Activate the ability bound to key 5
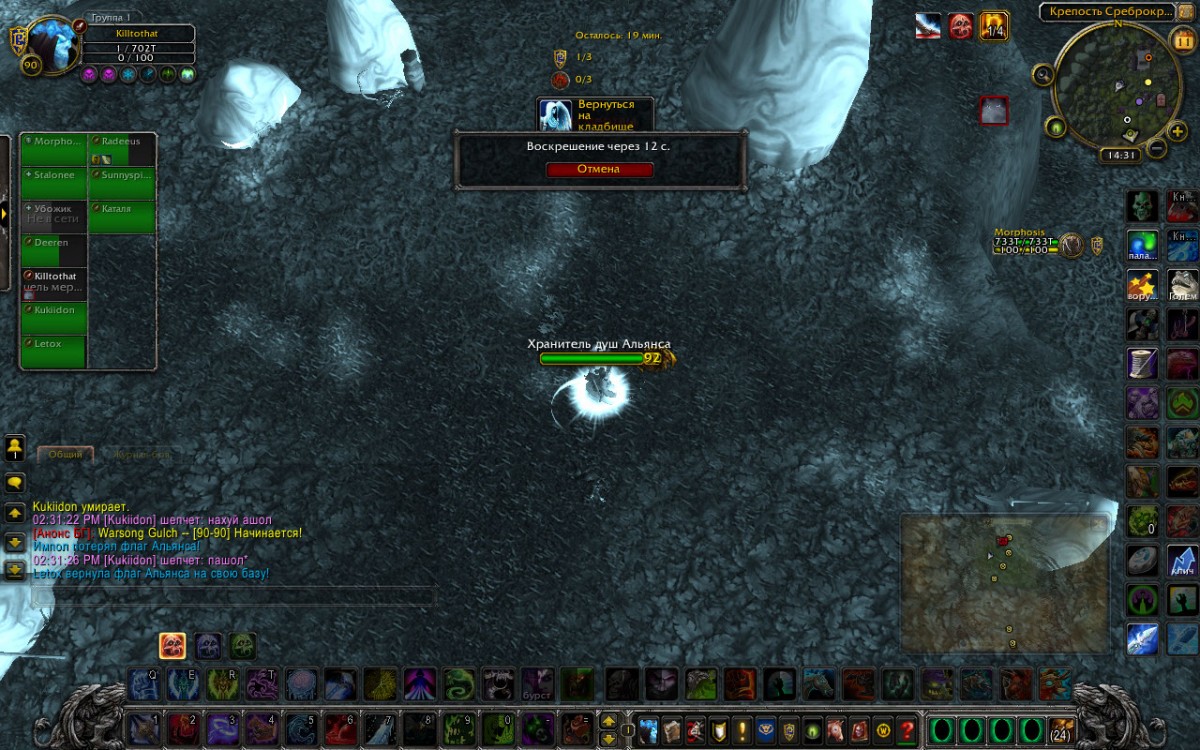The image size is (1200, 750). click(x=299, y=729)
